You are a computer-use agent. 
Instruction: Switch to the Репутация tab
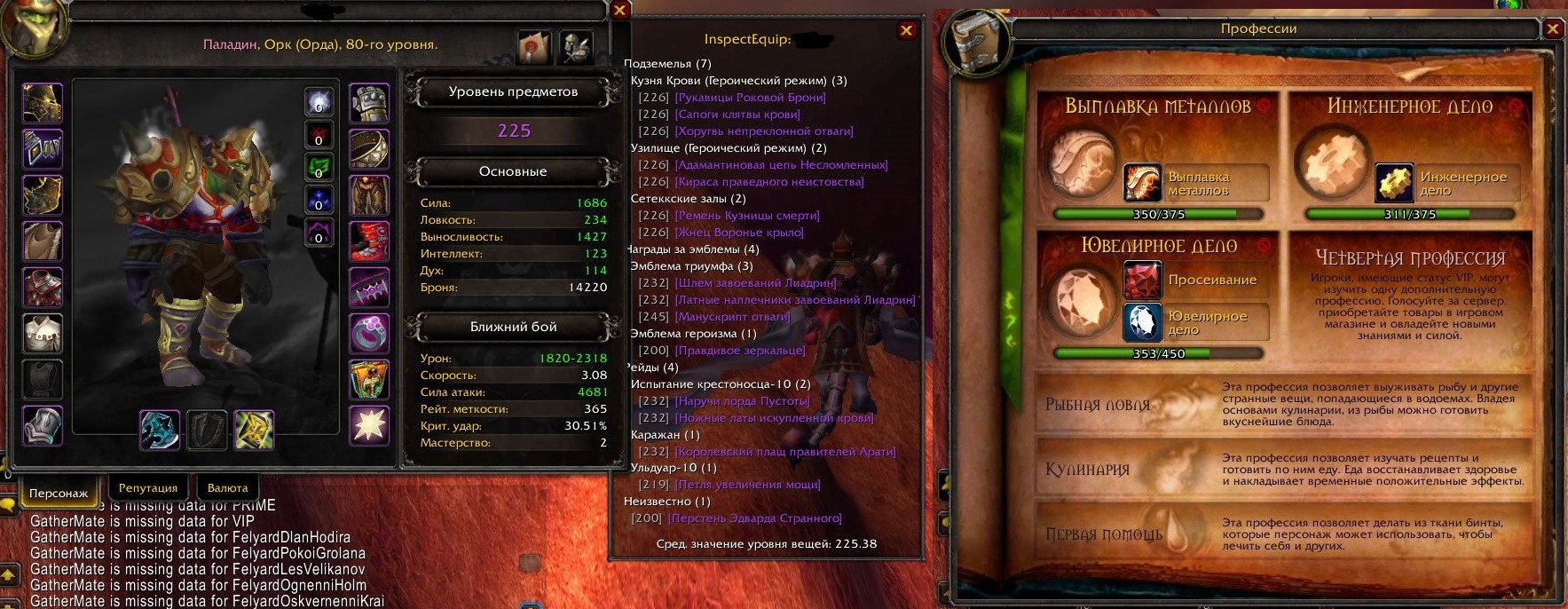[148, 488]
